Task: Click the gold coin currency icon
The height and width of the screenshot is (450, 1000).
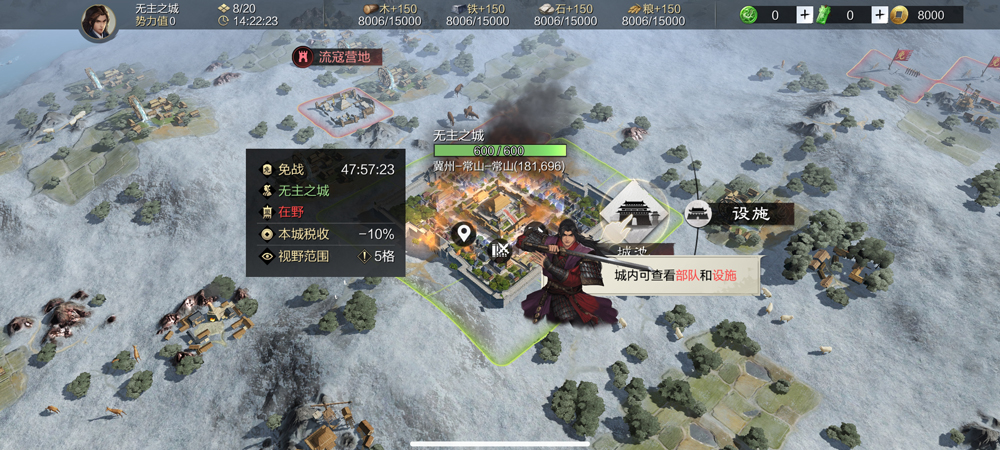Action: pyautogui.click(x=899, y=15)
